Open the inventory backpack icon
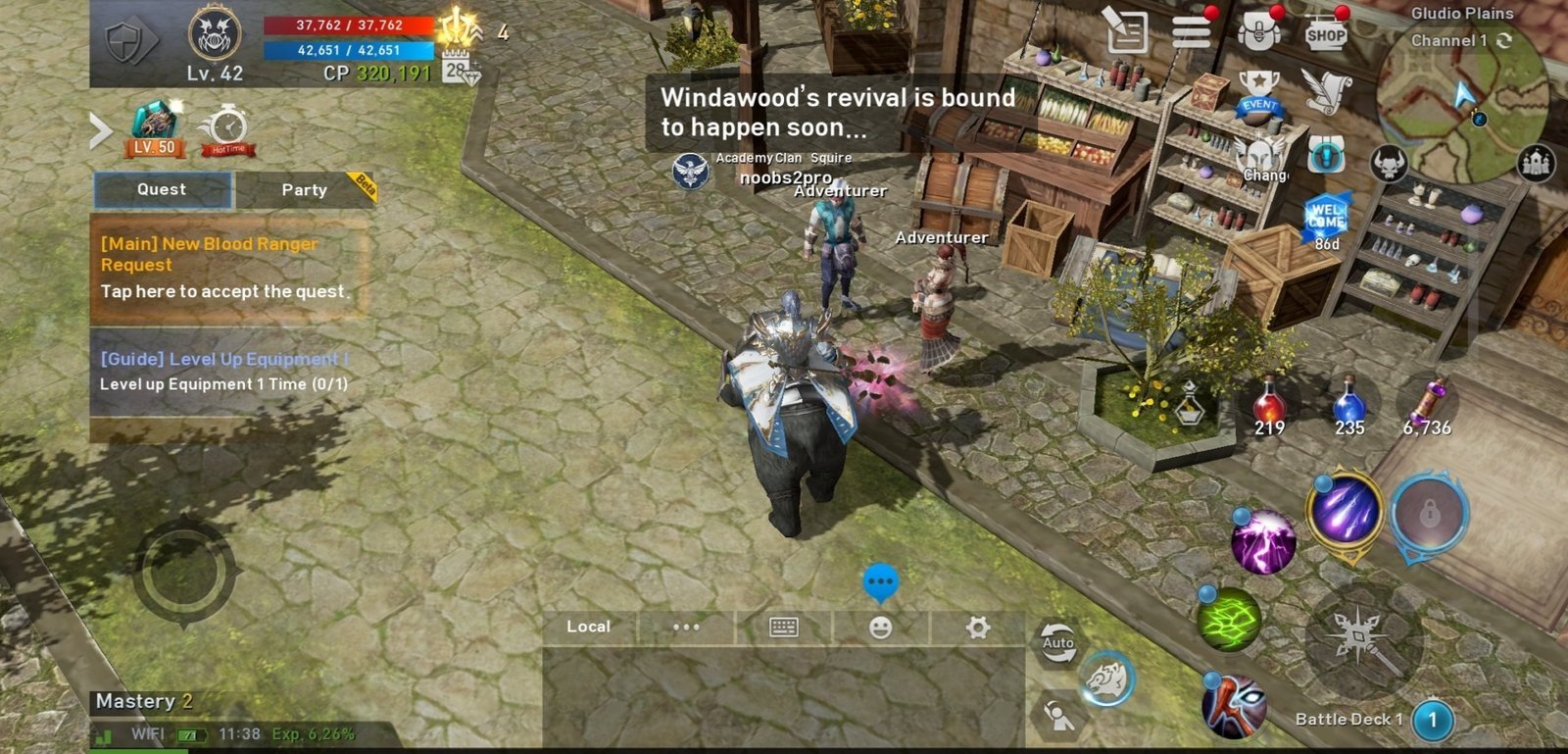Viewport: 1568px width, 754px height. coord(1257,32)
